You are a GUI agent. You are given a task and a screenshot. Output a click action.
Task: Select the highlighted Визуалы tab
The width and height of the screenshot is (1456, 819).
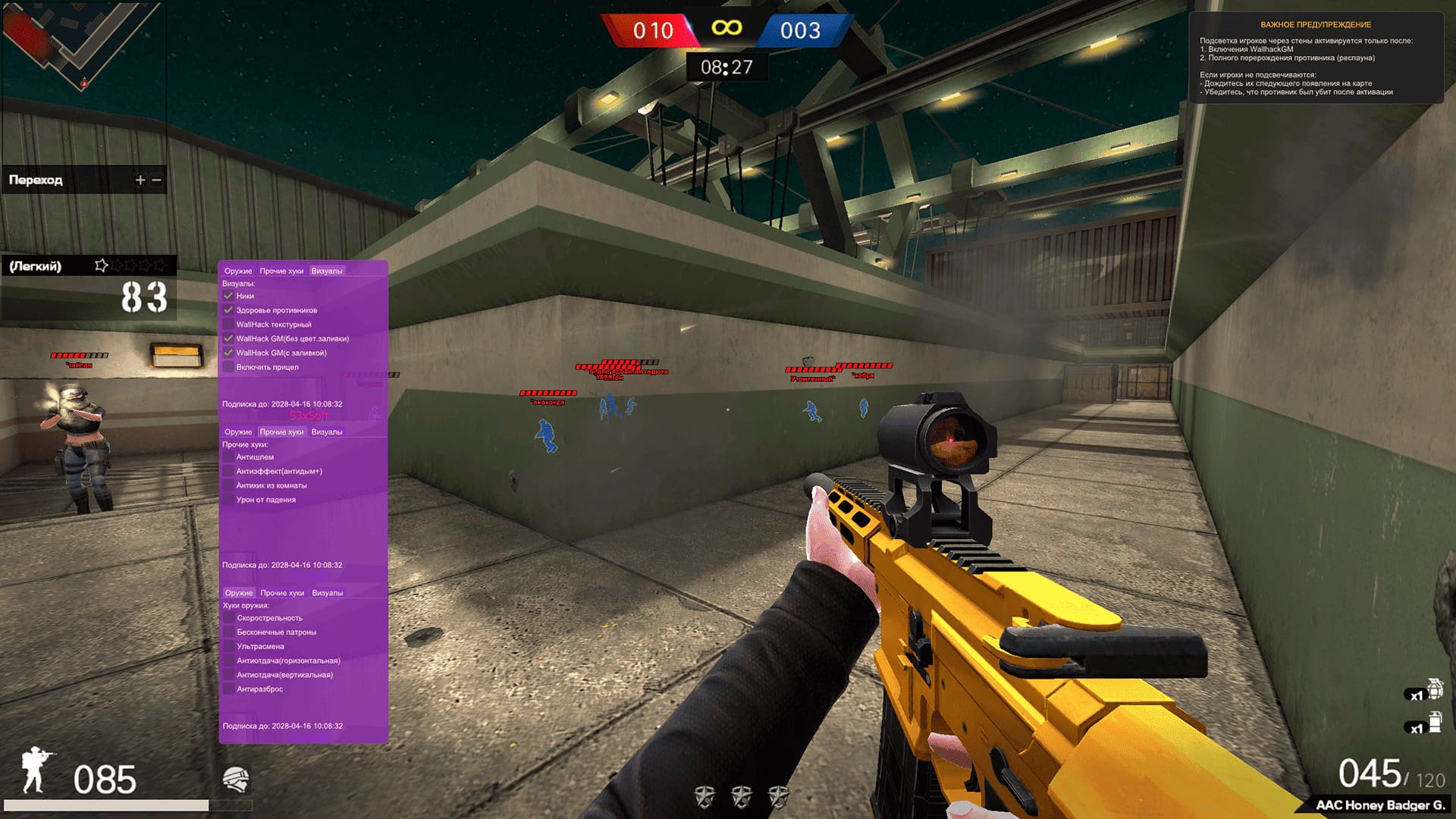point(327,271)
